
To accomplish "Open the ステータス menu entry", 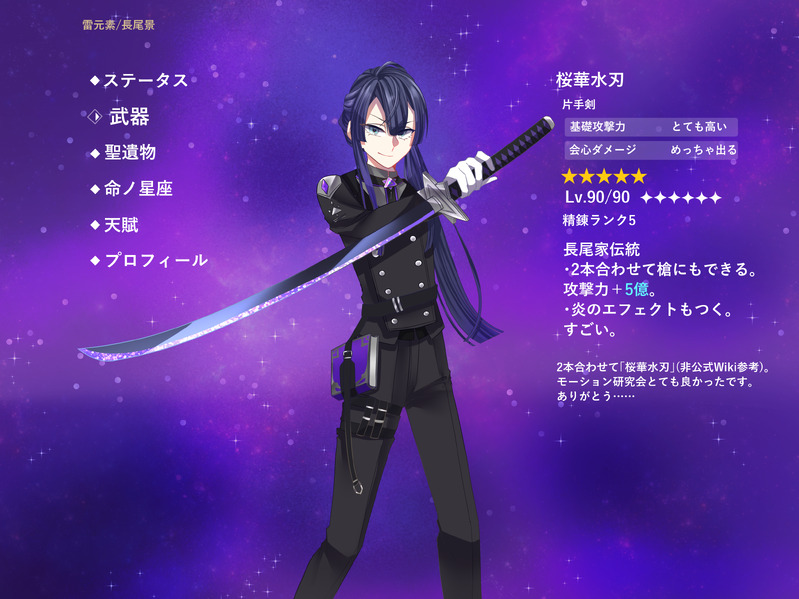I will click(145, 80).
